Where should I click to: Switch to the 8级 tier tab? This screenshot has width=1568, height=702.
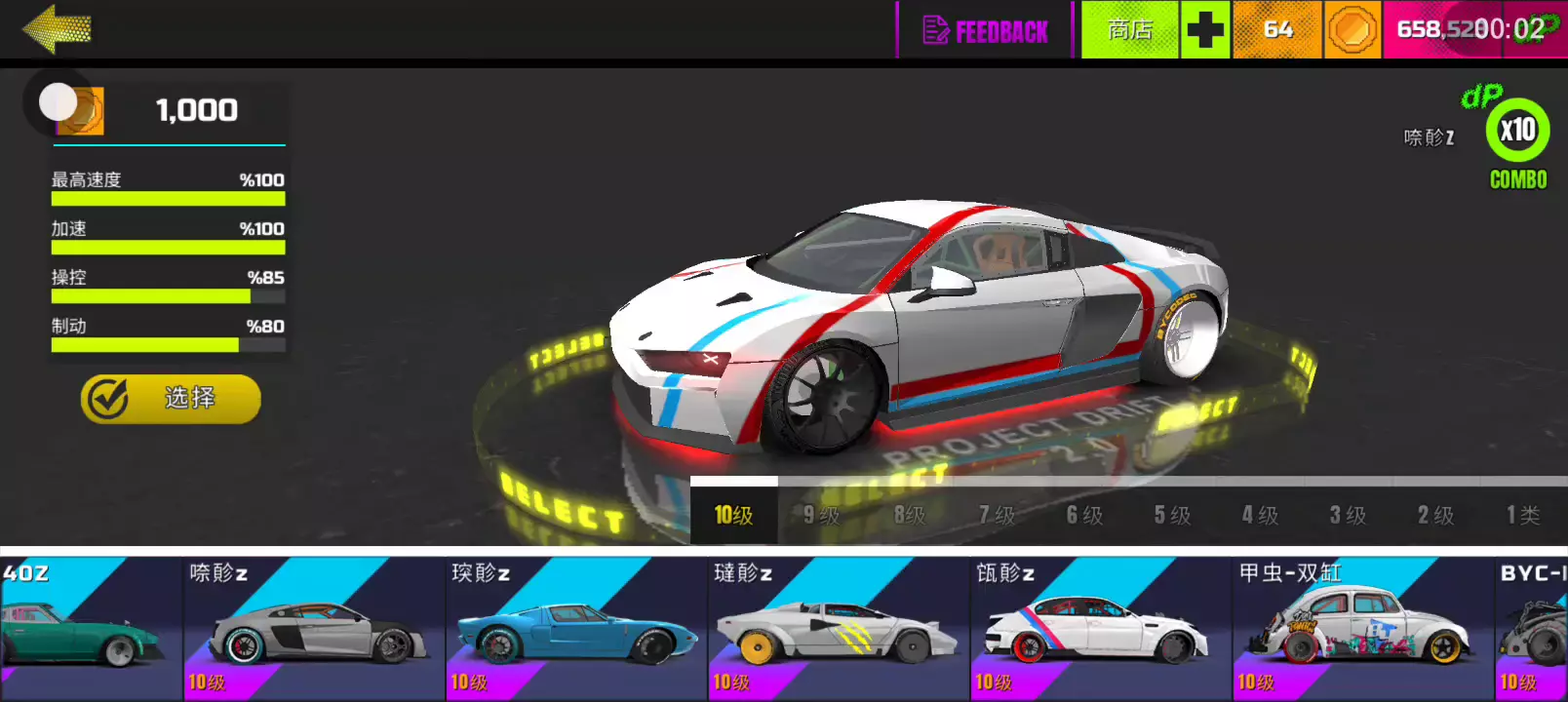[x=909, y=515]
